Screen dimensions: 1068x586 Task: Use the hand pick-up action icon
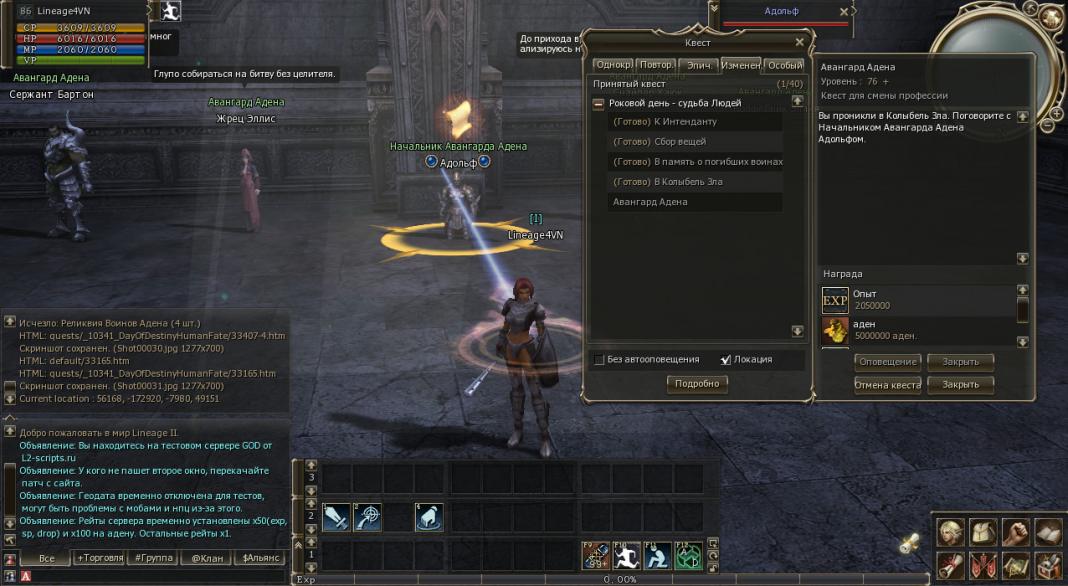429,517
